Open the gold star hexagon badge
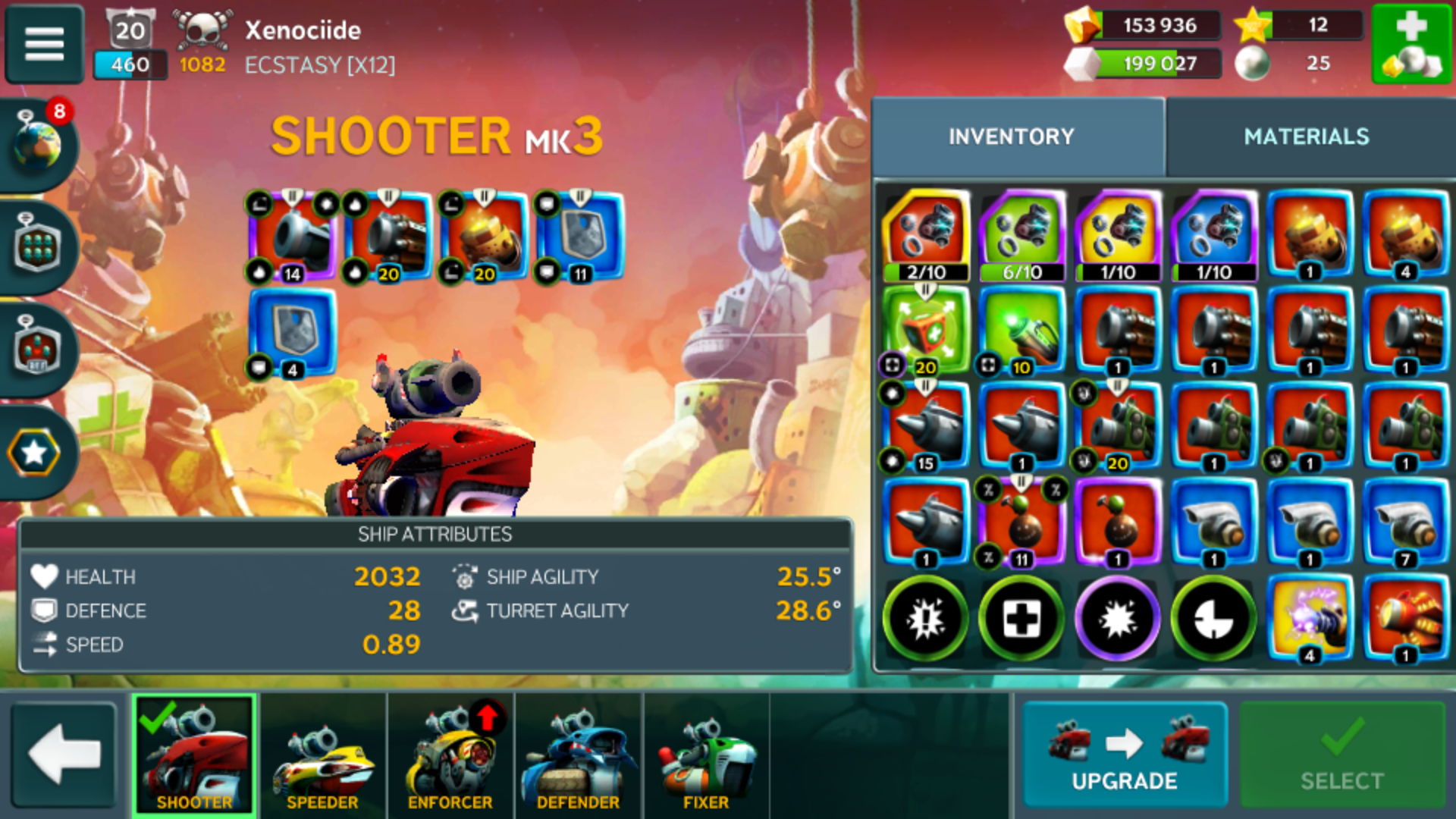1456x819 pixels. [x=35, y=453]
